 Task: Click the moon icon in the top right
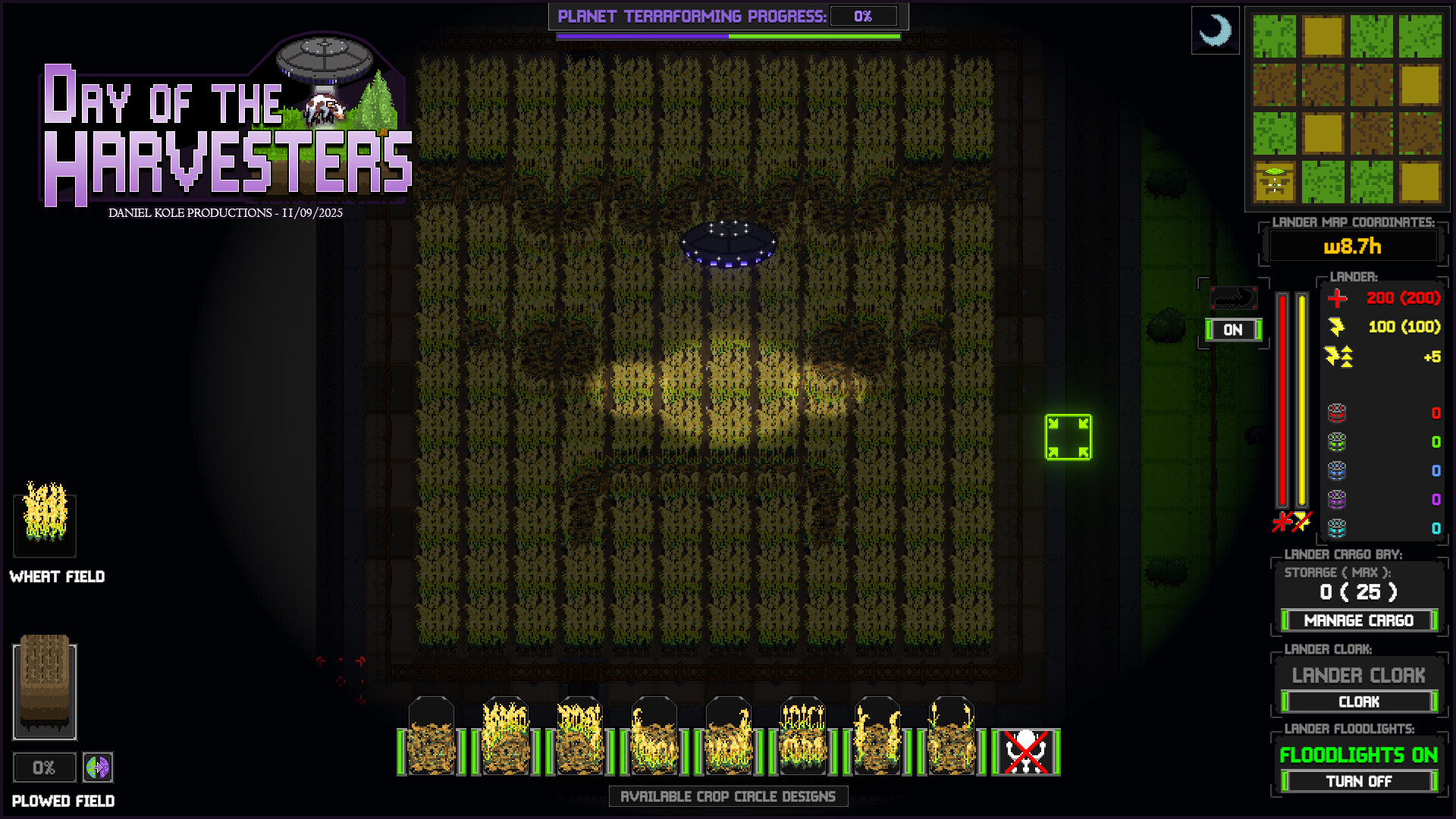coord(1215,30)
